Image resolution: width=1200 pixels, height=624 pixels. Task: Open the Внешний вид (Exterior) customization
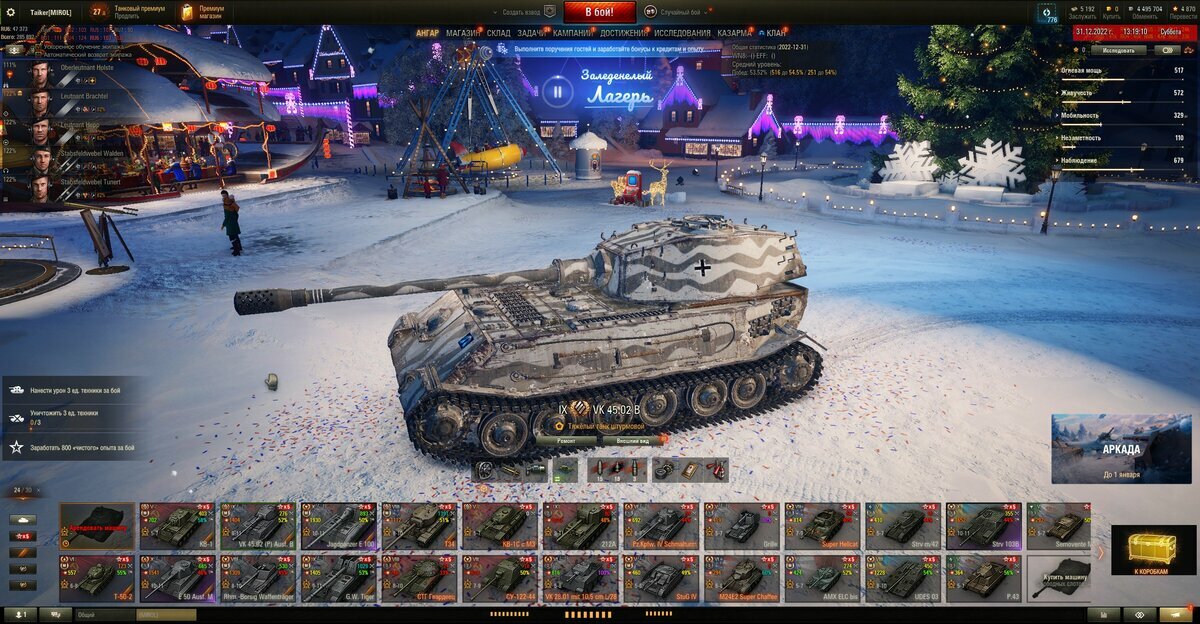633,440
